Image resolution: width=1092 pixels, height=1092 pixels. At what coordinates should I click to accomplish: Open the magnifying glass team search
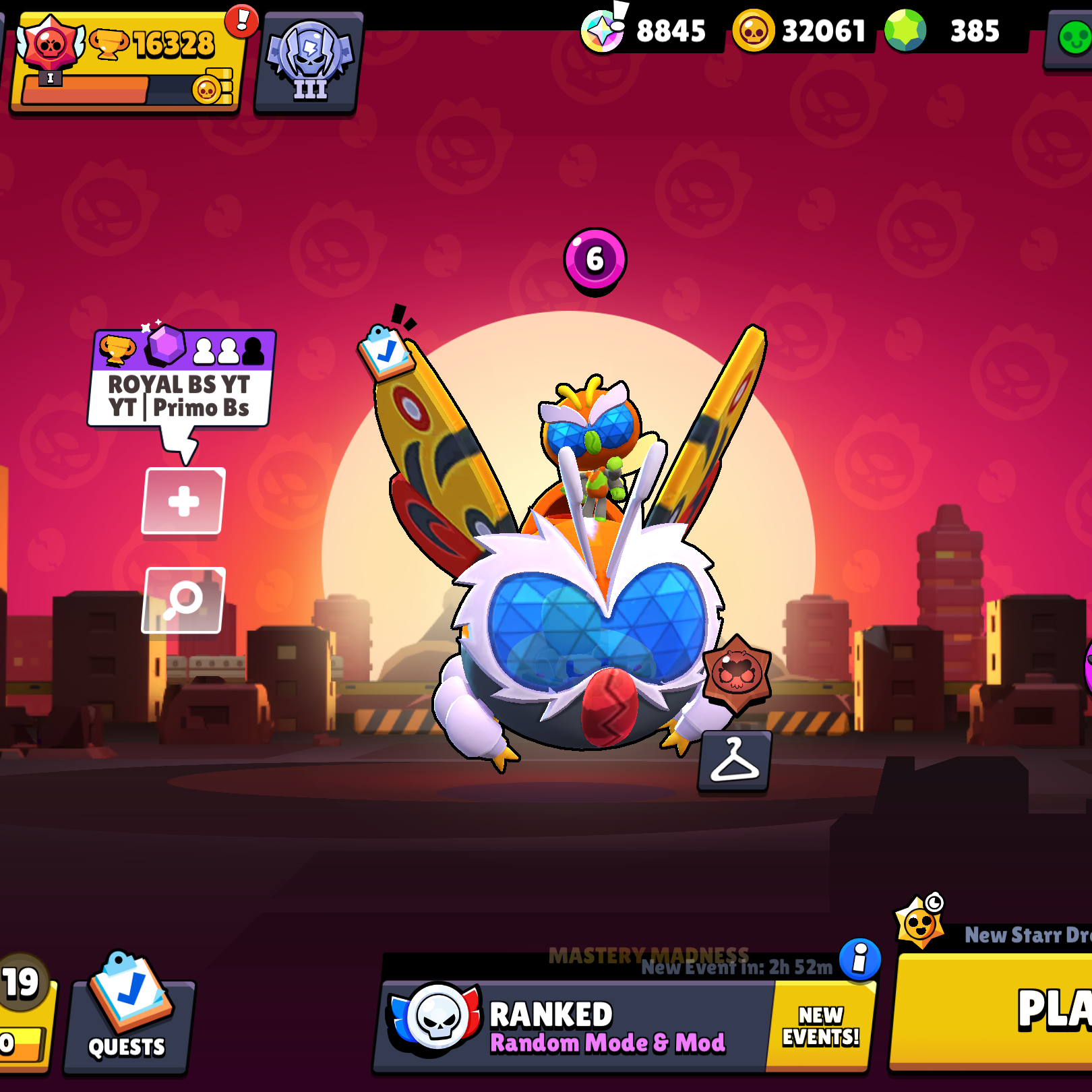pyautogui.click(x=183, y=600)
